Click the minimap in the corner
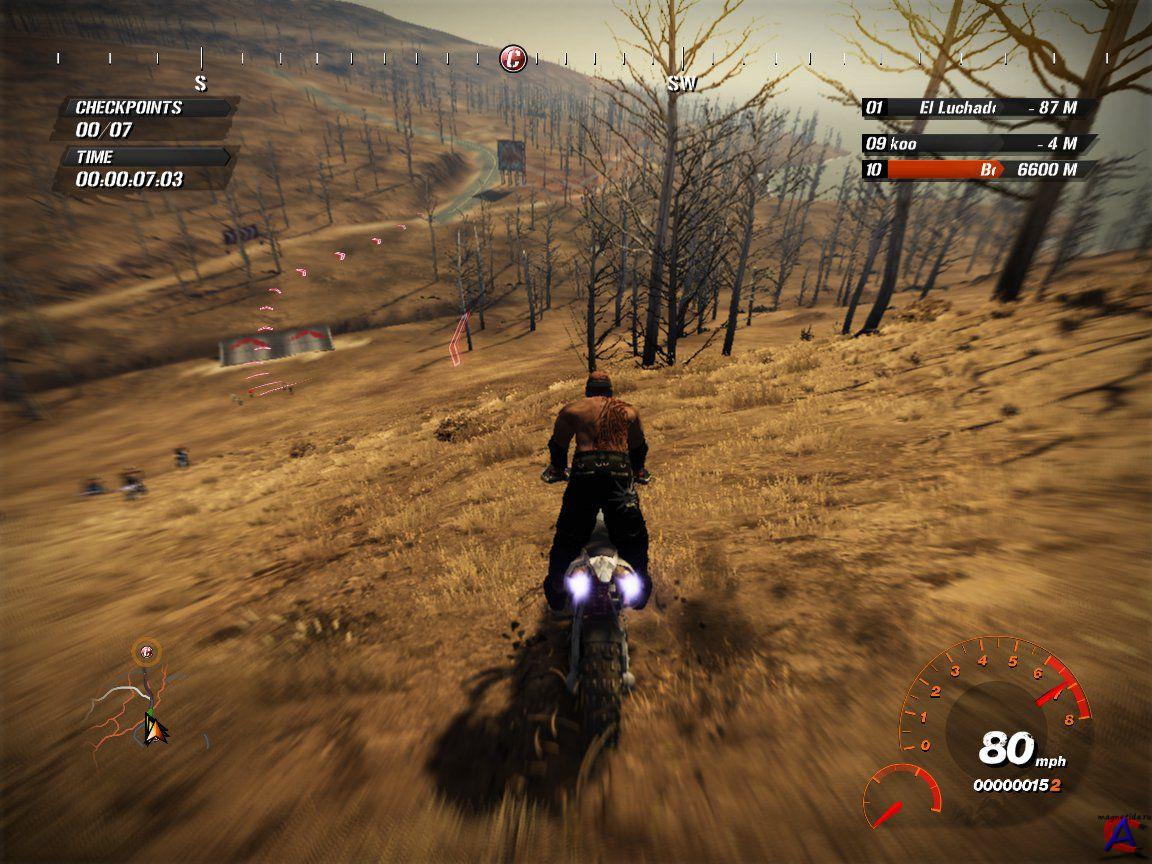 point(145,700)
